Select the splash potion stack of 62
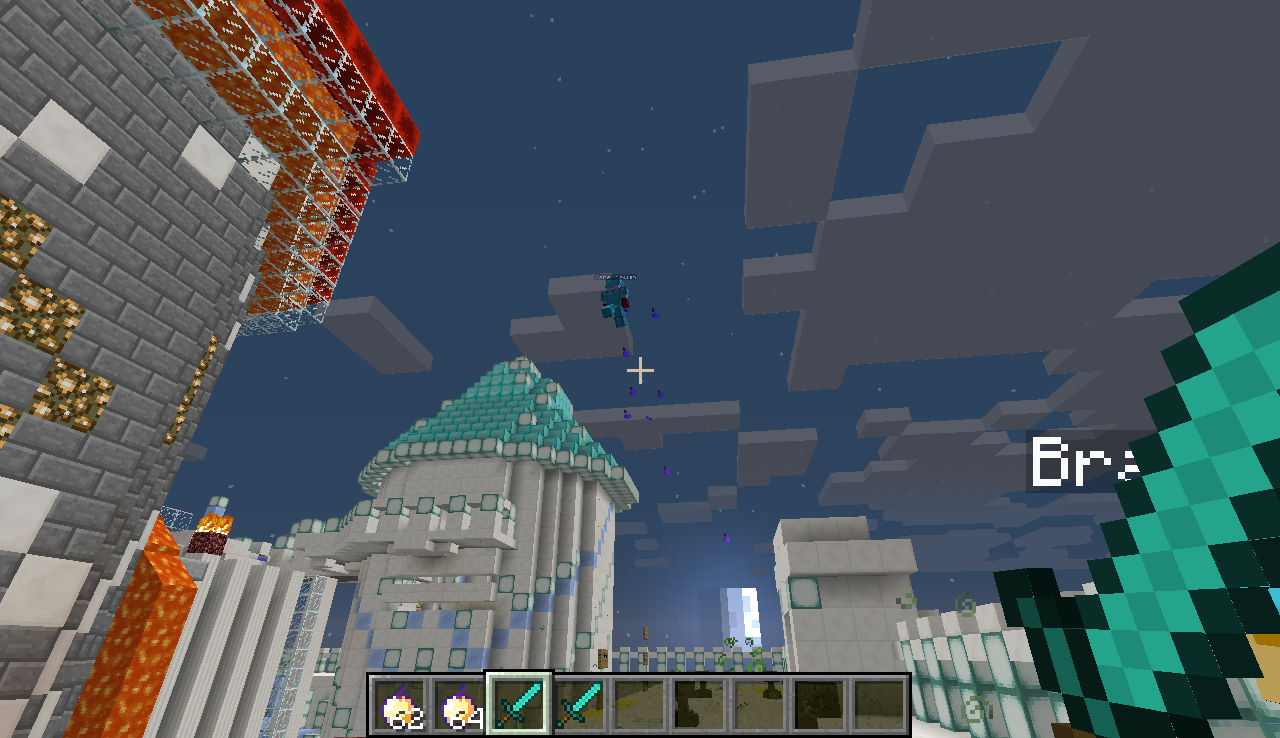The height and width of the screenshot is (738, 1280). point(400,706)
